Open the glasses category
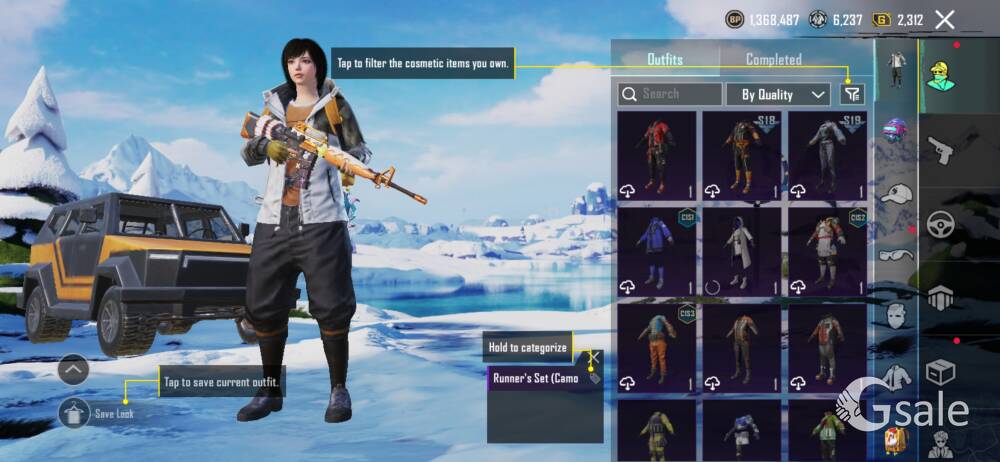The width and height of the screenshot is (1000, 462). point(896,254)
